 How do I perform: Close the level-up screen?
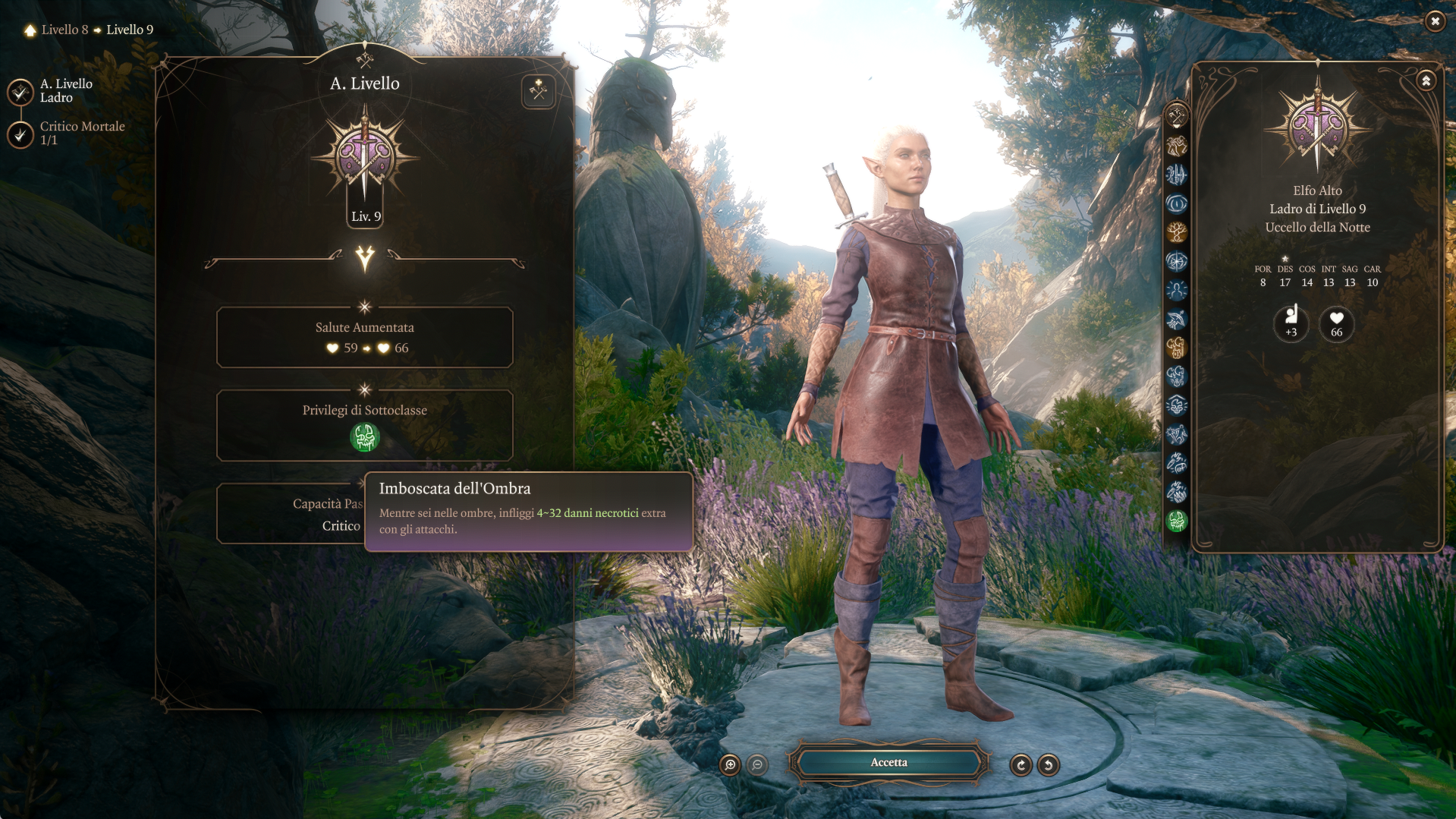pyautogui.click(x=1435, y=21)
